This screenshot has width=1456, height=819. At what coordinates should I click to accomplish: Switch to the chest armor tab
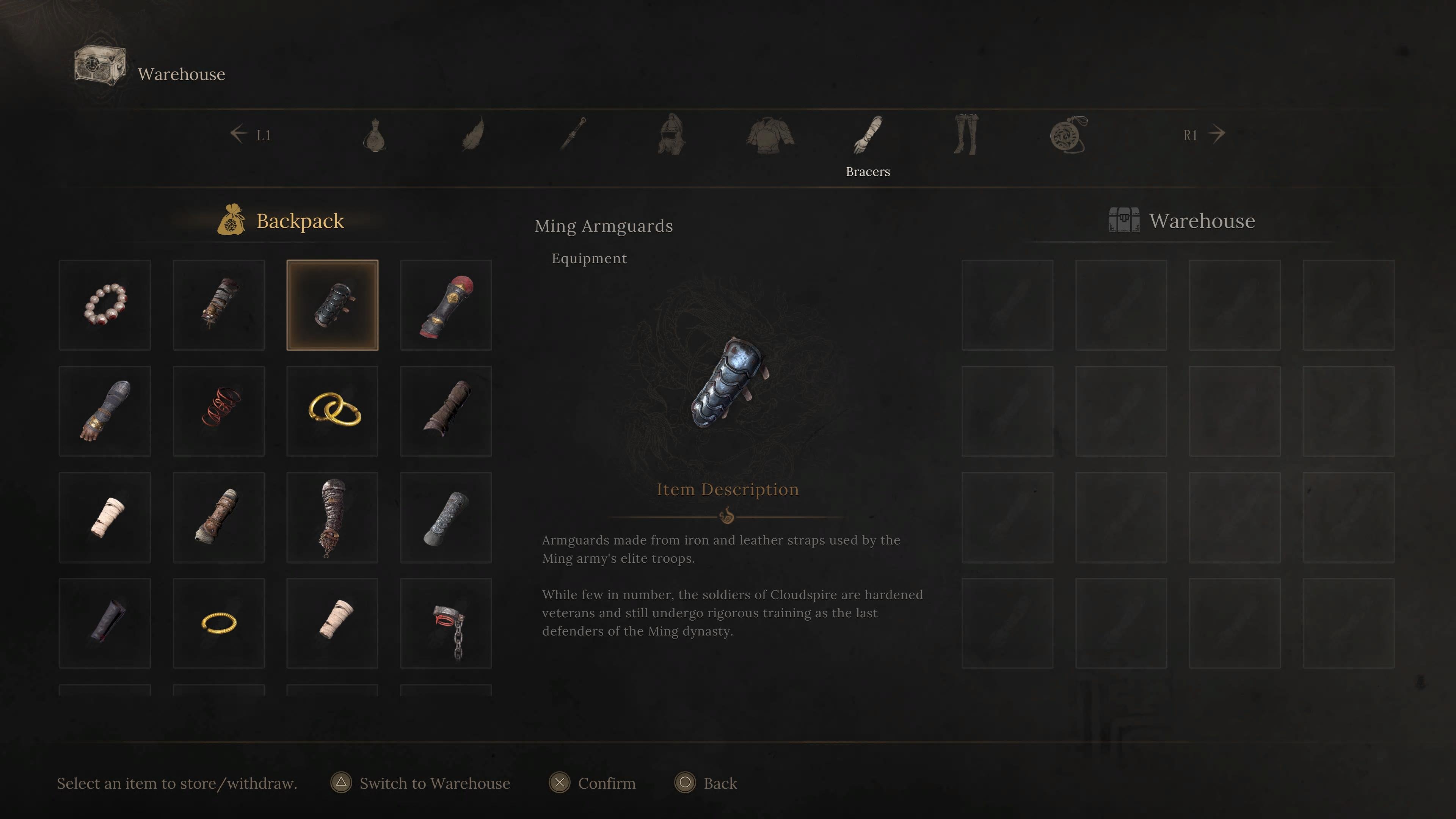click(769, 135)
